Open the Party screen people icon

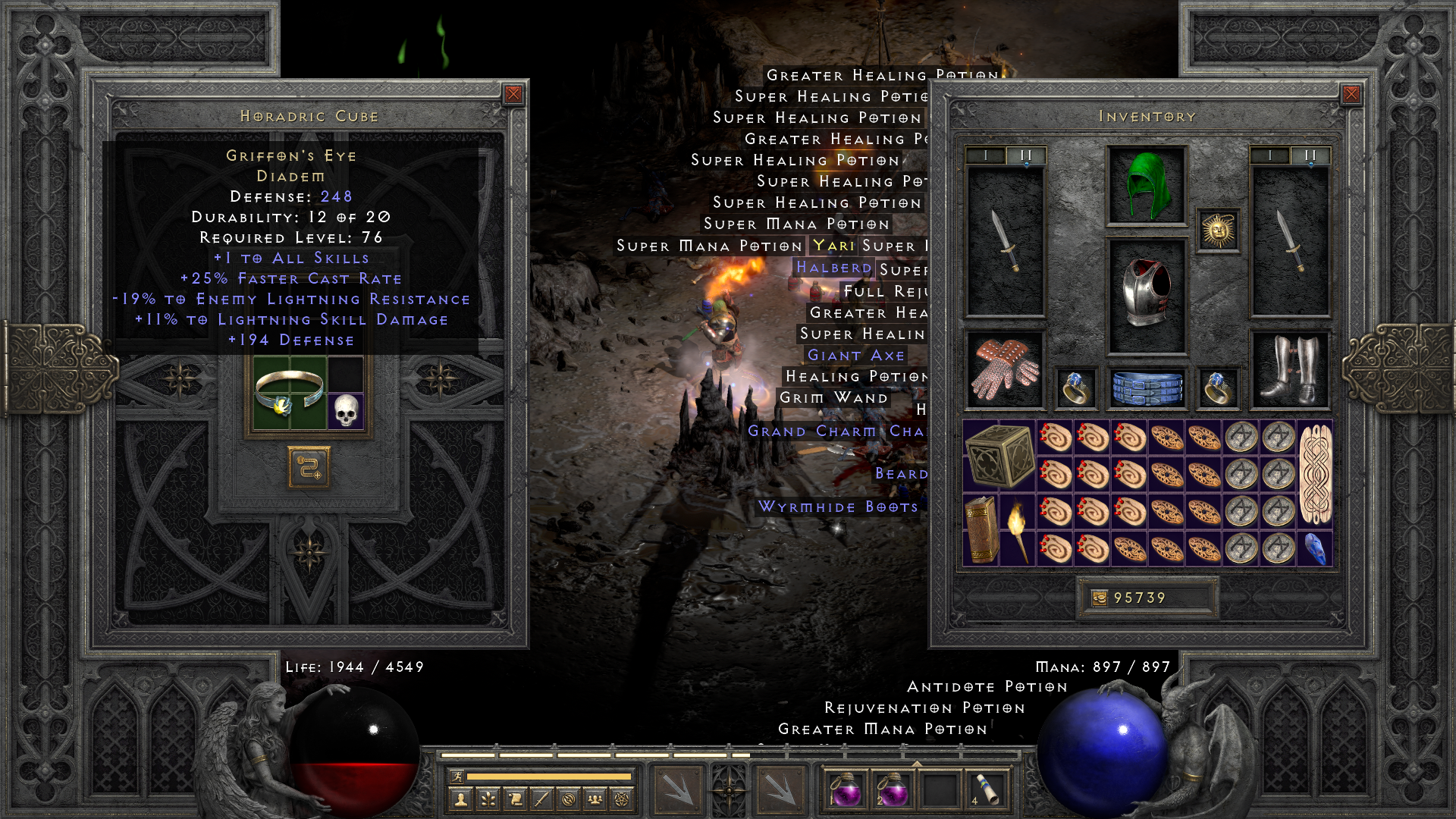coord(596,797)
